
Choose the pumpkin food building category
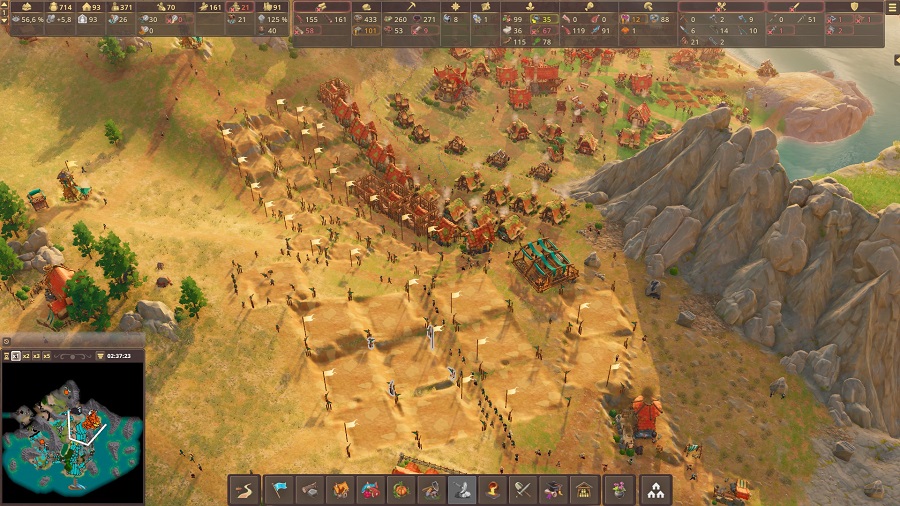401,490
